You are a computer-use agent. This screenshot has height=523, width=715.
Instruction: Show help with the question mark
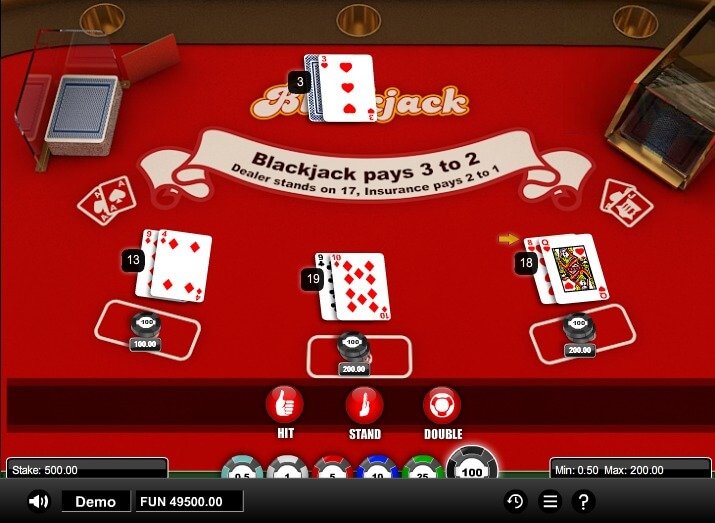pos(583,501)
